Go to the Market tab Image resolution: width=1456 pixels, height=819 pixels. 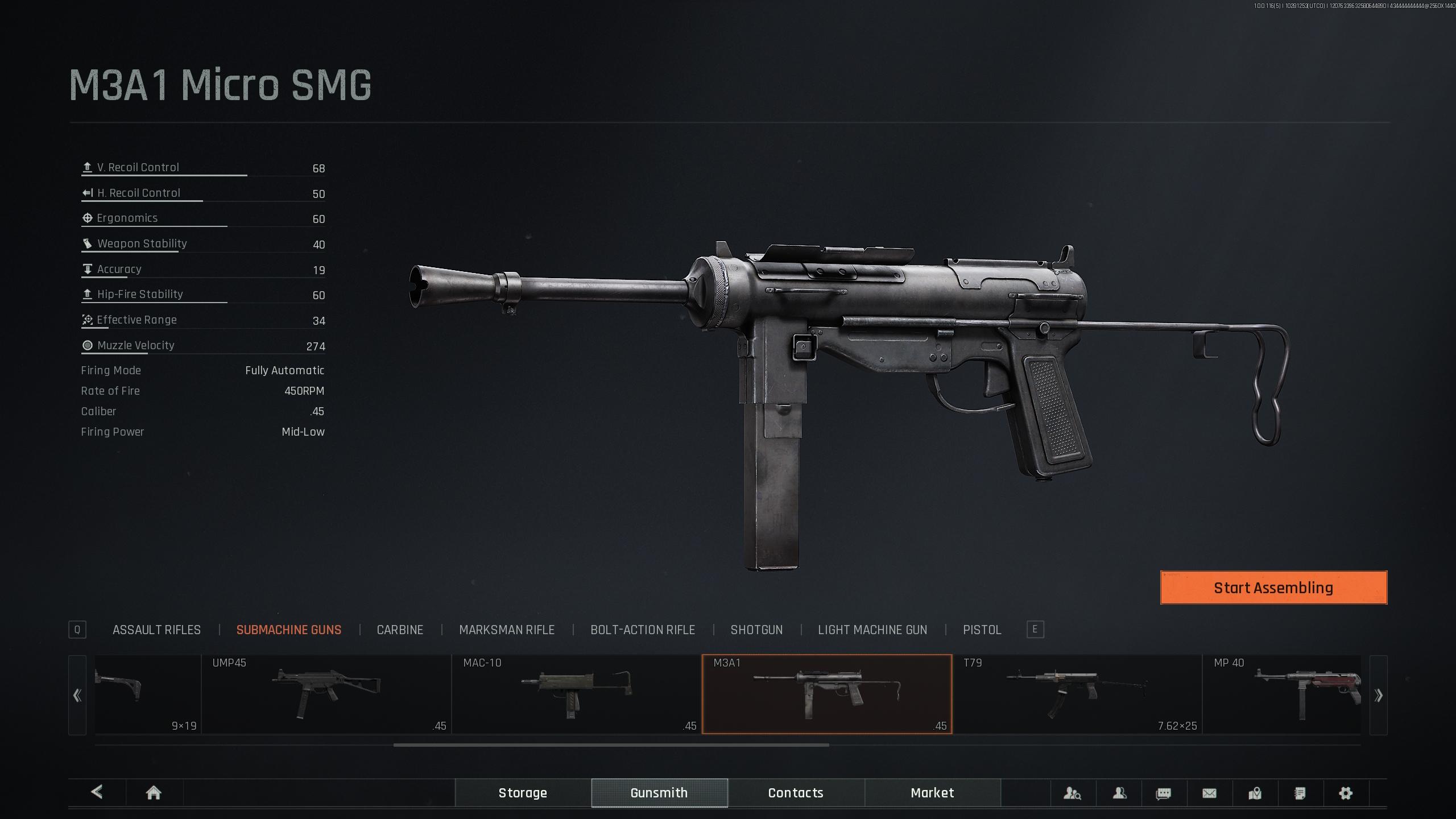932,793
